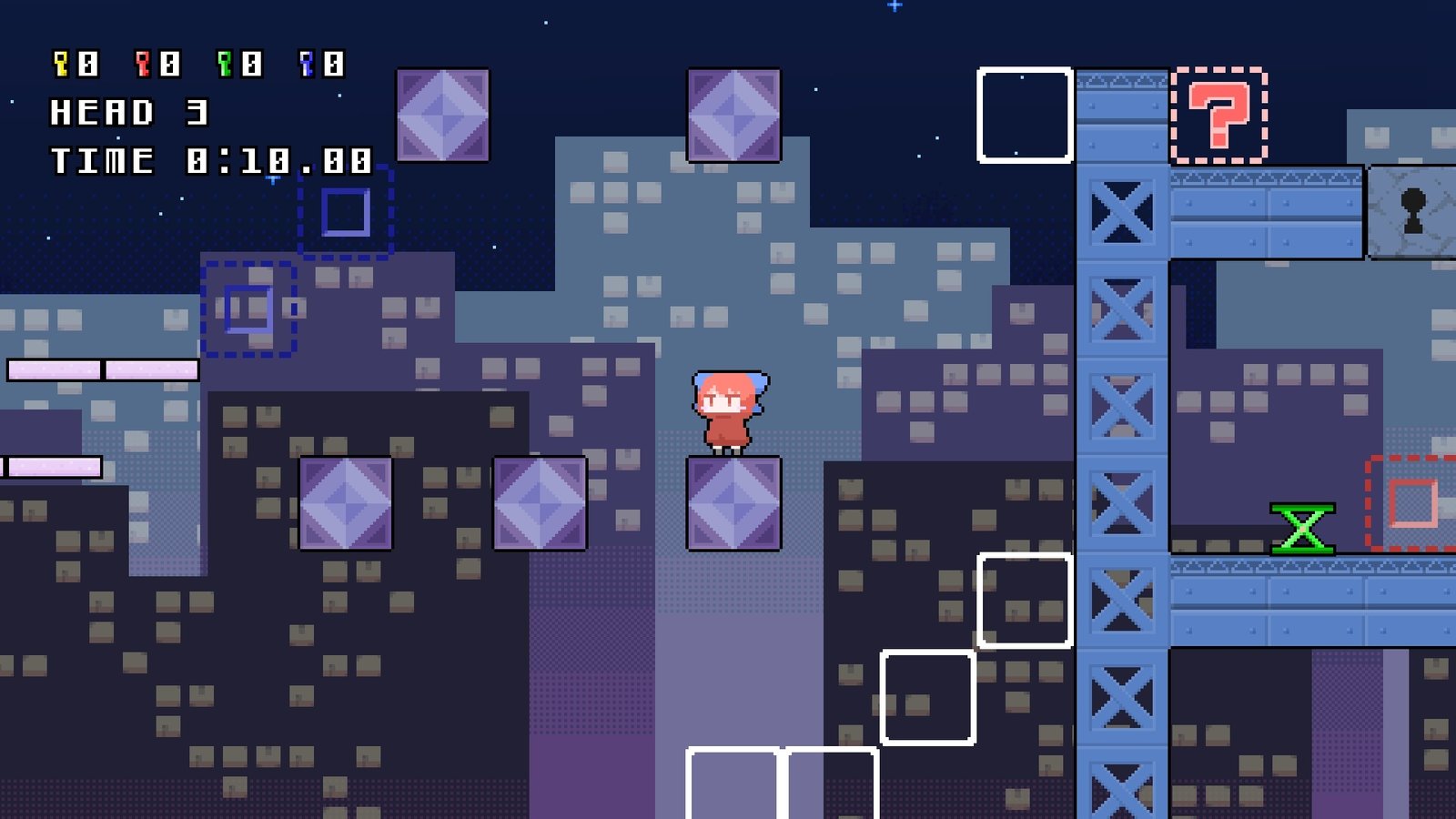Click the red-haired player character
This screenshot has width=1456, height=819.
coord(728,409)
